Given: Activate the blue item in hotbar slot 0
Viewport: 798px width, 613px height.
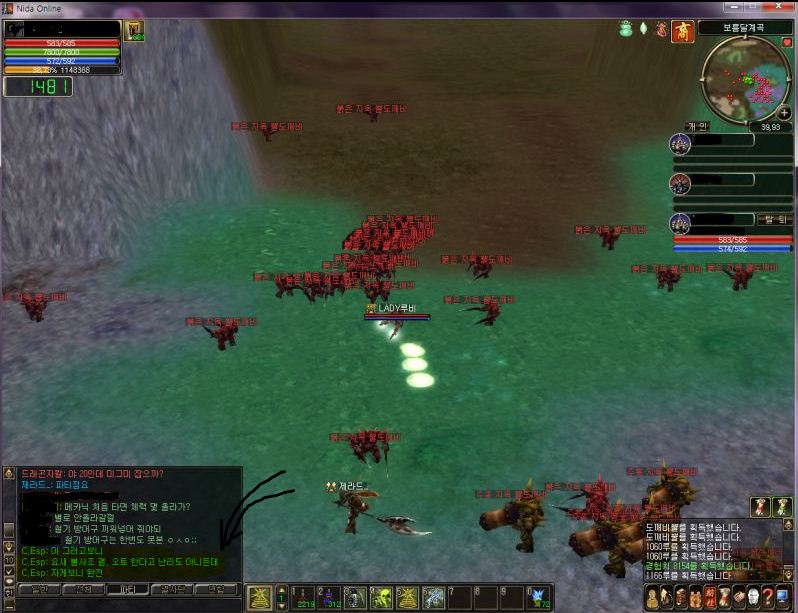Looking at the screenshot, I should [539, 597].
